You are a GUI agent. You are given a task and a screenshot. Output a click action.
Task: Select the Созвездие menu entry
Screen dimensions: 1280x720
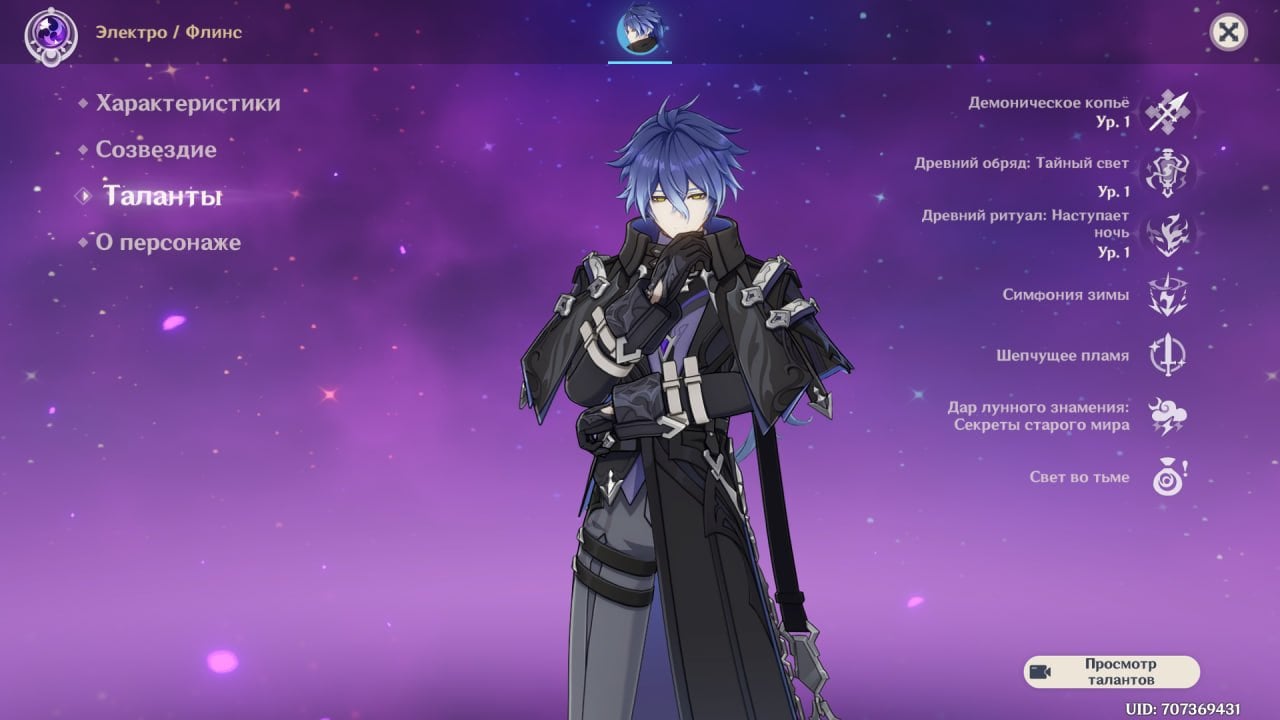coord(156,150)
